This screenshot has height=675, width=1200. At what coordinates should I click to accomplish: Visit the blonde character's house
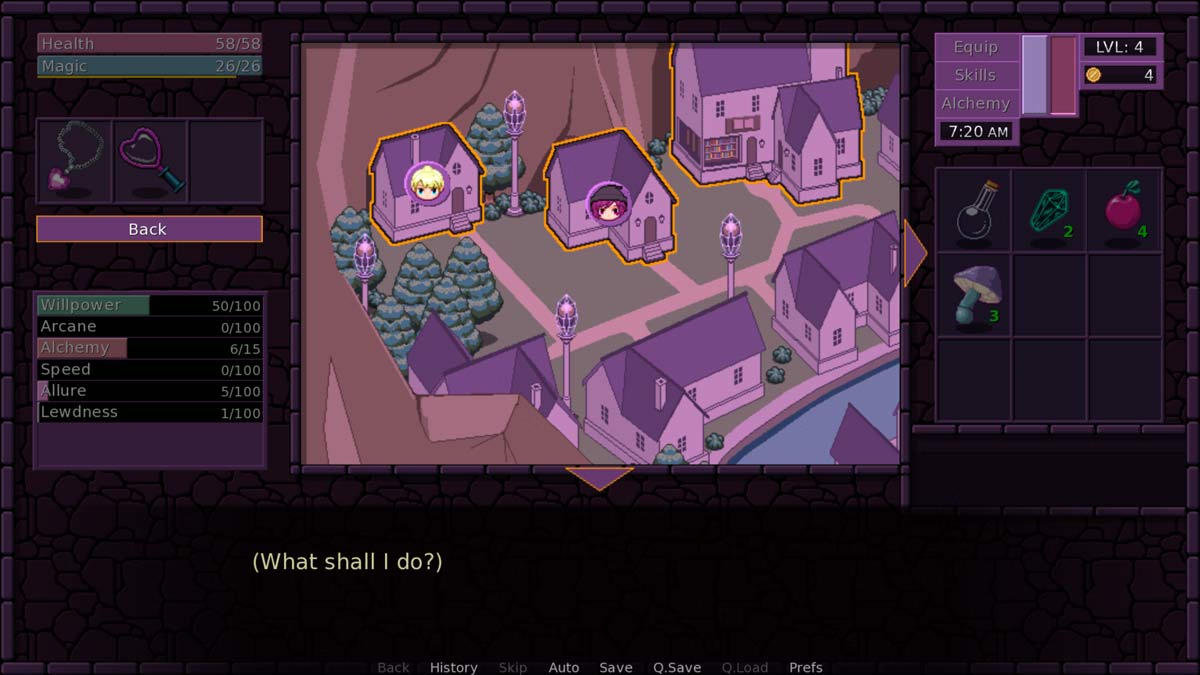pos(426,184)
